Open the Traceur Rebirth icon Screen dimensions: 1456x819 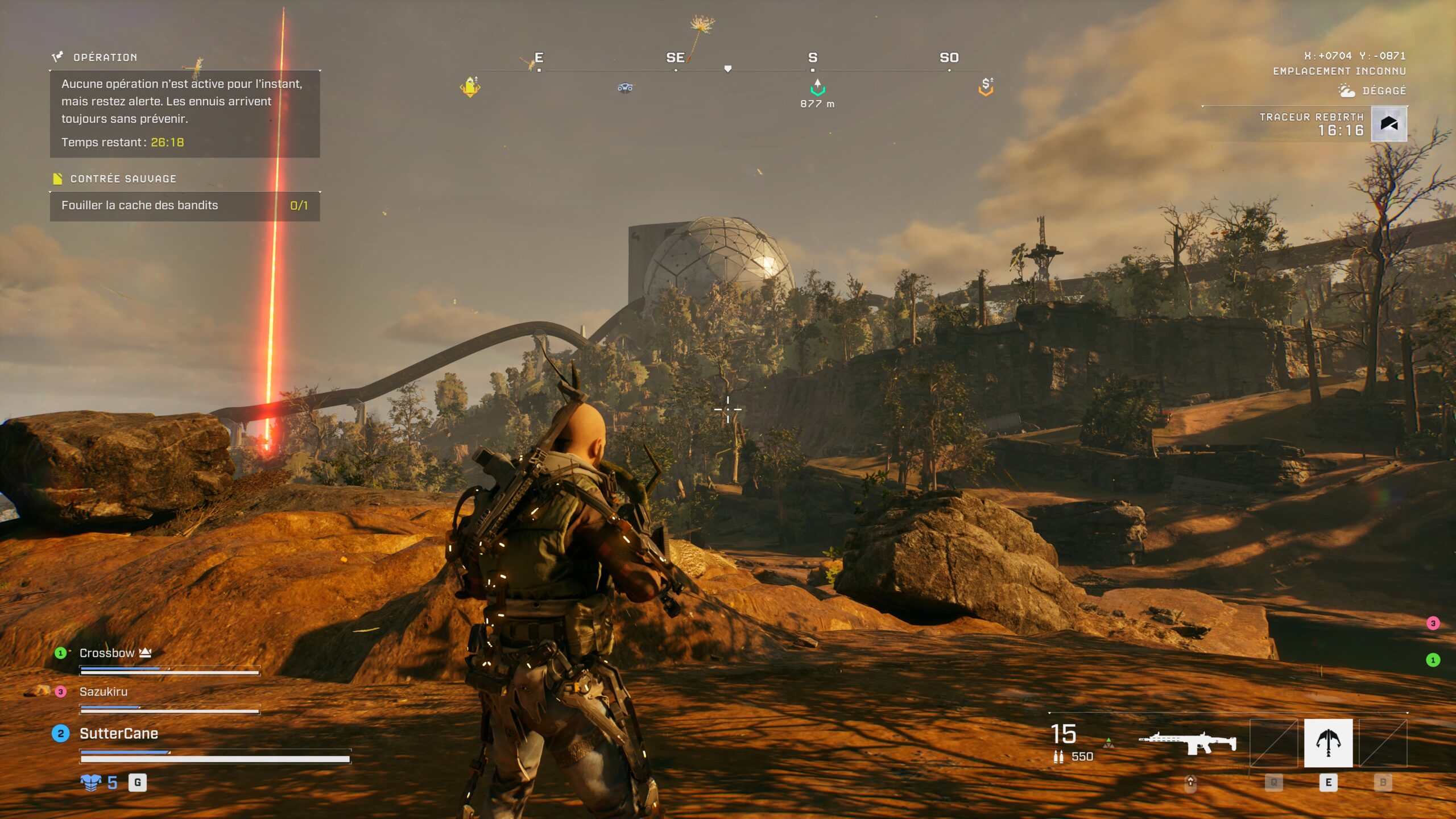tap(1389, 123)
